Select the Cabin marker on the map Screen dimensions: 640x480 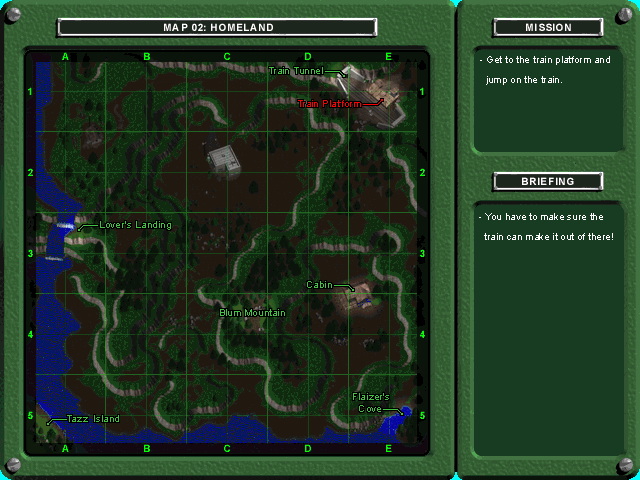pos(320,285)
